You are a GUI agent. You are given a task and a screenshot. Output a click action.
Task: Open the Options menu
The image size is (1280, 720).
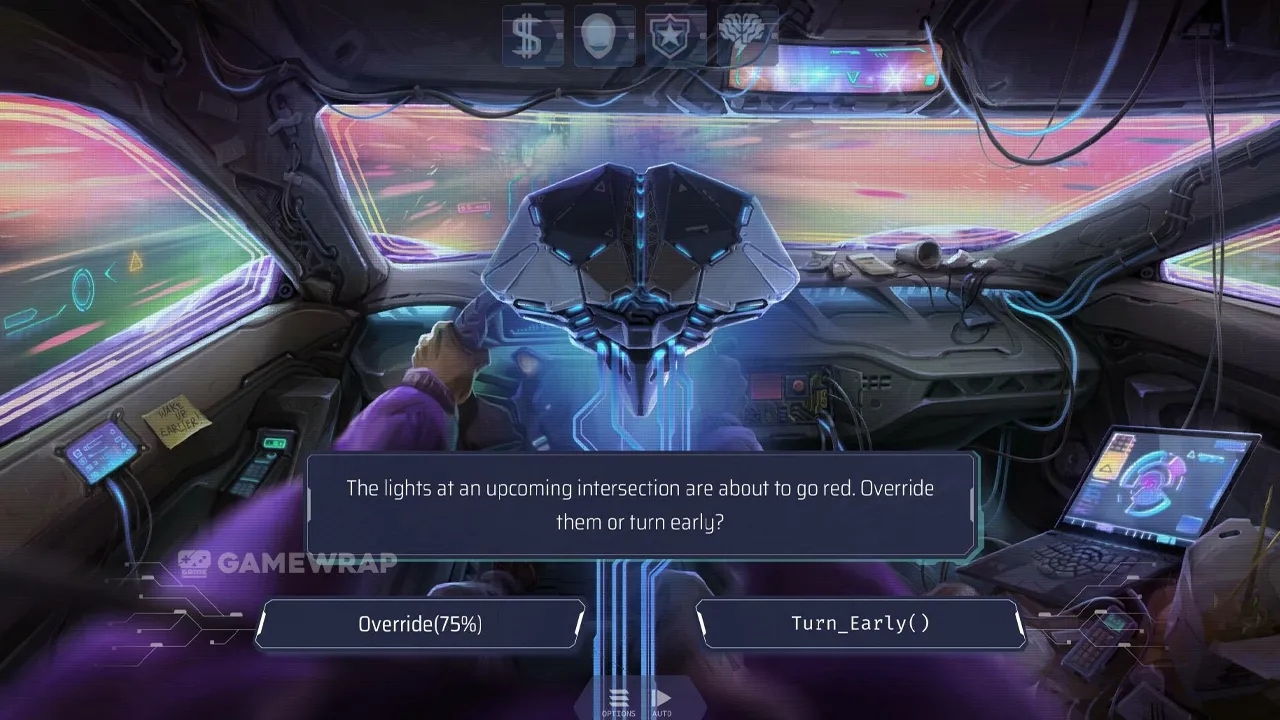[618, 701]
